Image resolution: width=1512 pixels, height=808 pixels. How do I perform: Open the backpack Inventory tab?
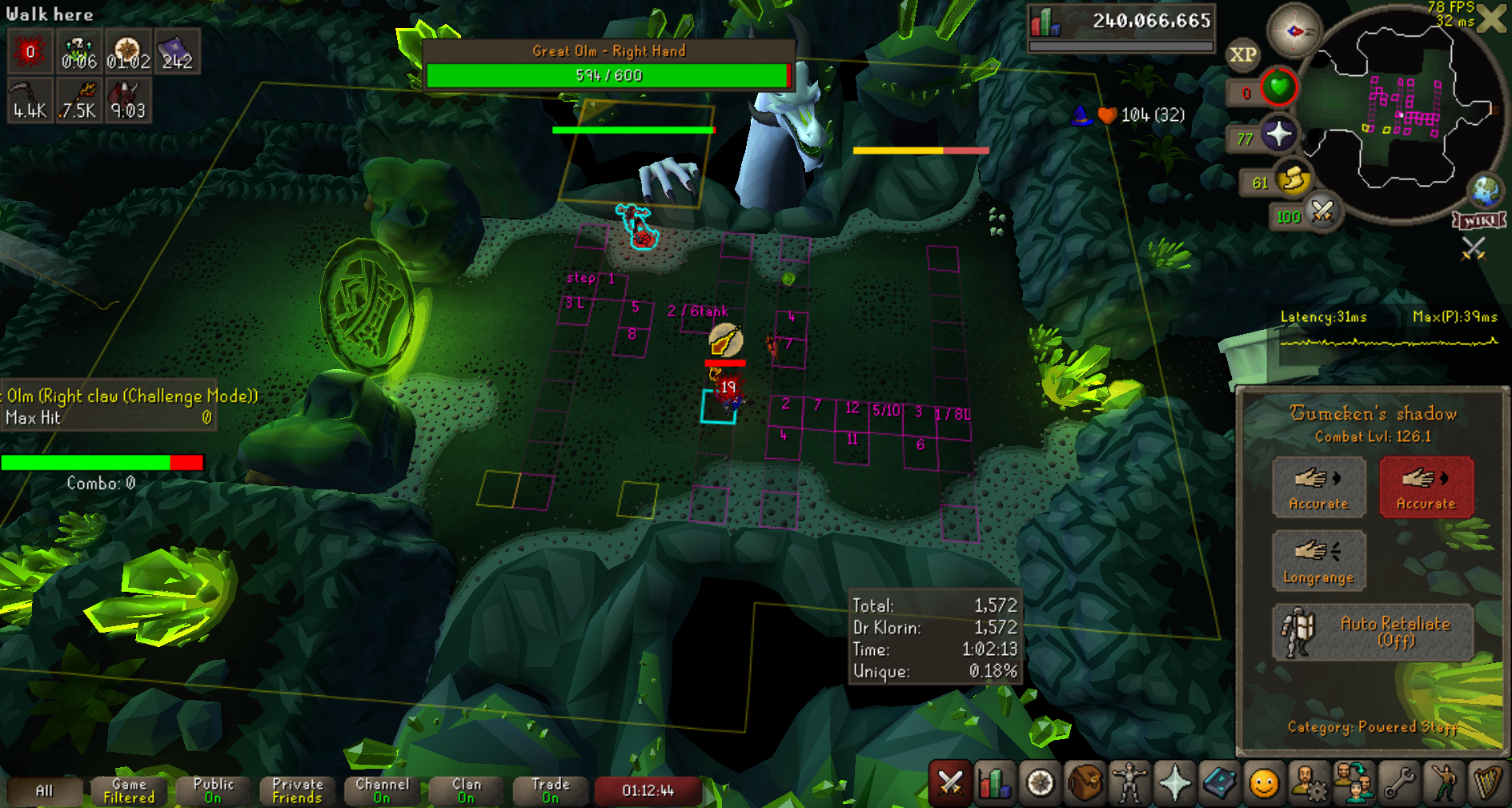(1085, 782)
